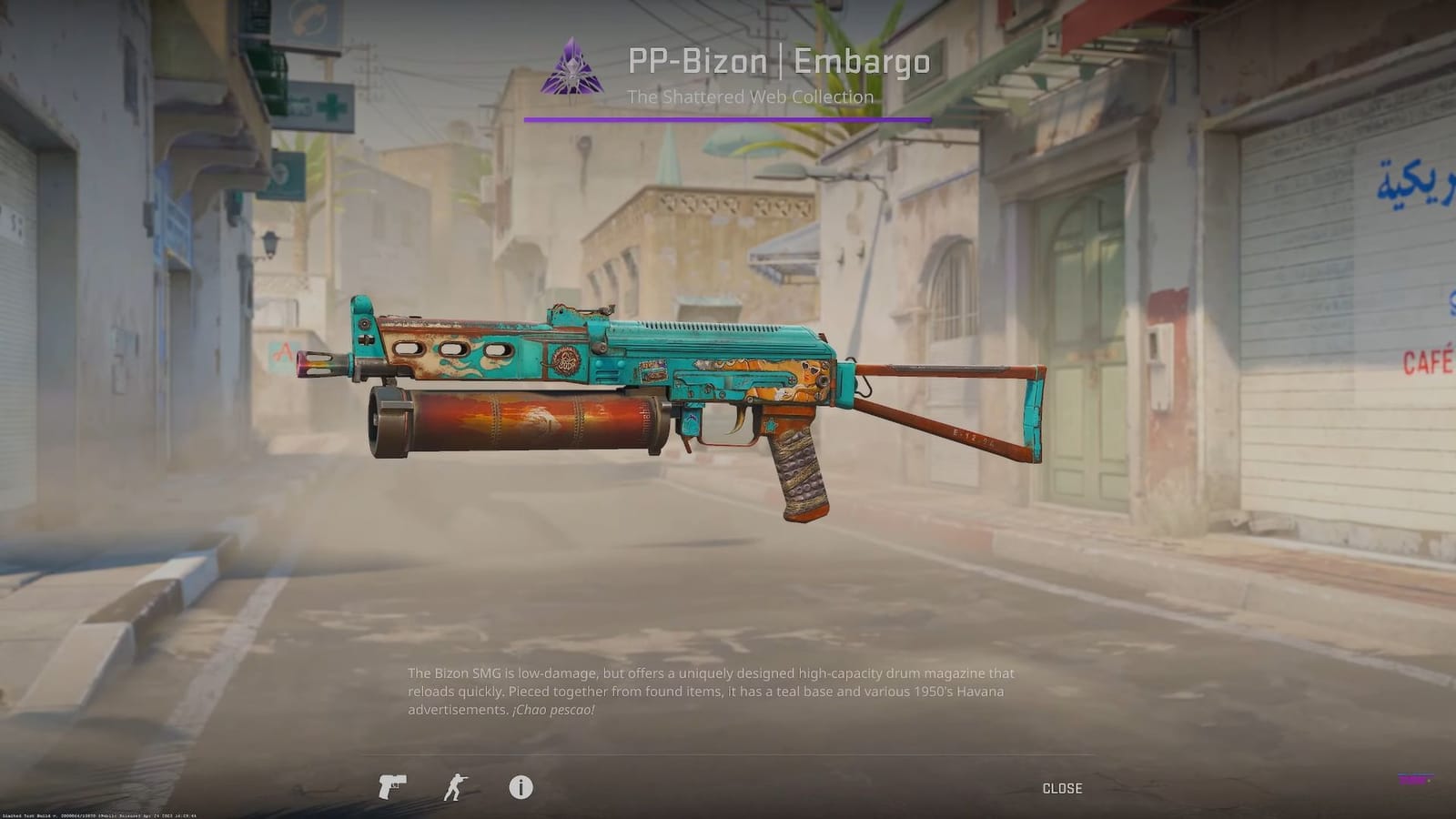Select the running soldier icon near the pistol

pyautogui.click(x=456, y=788)
